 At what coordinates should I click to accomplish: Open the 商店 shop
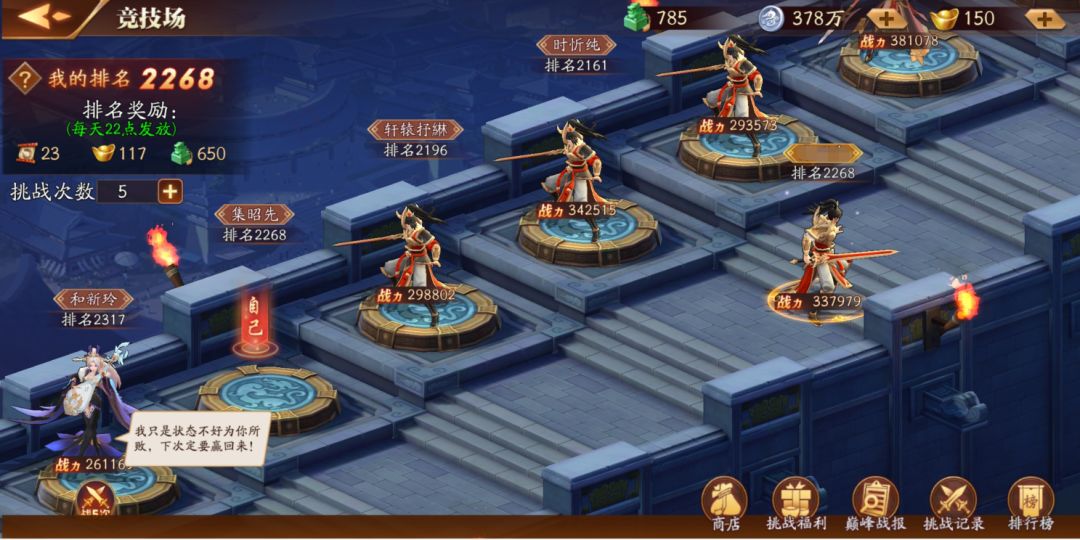pos(725,503)
